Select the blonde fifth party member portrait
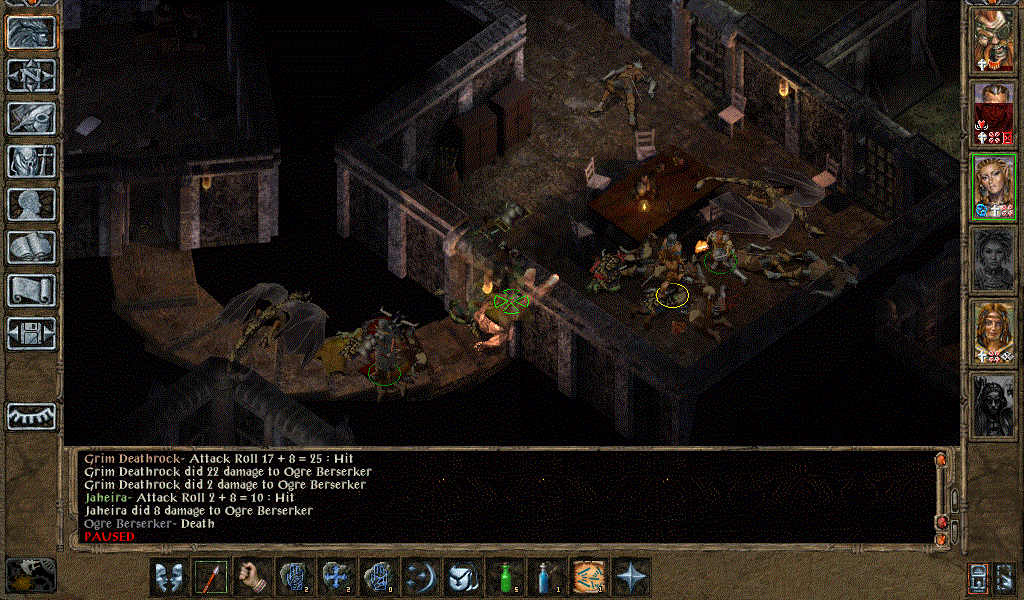Image resolution: width=1024 pixels, height=600 pixels. click(x=994, y=330)
